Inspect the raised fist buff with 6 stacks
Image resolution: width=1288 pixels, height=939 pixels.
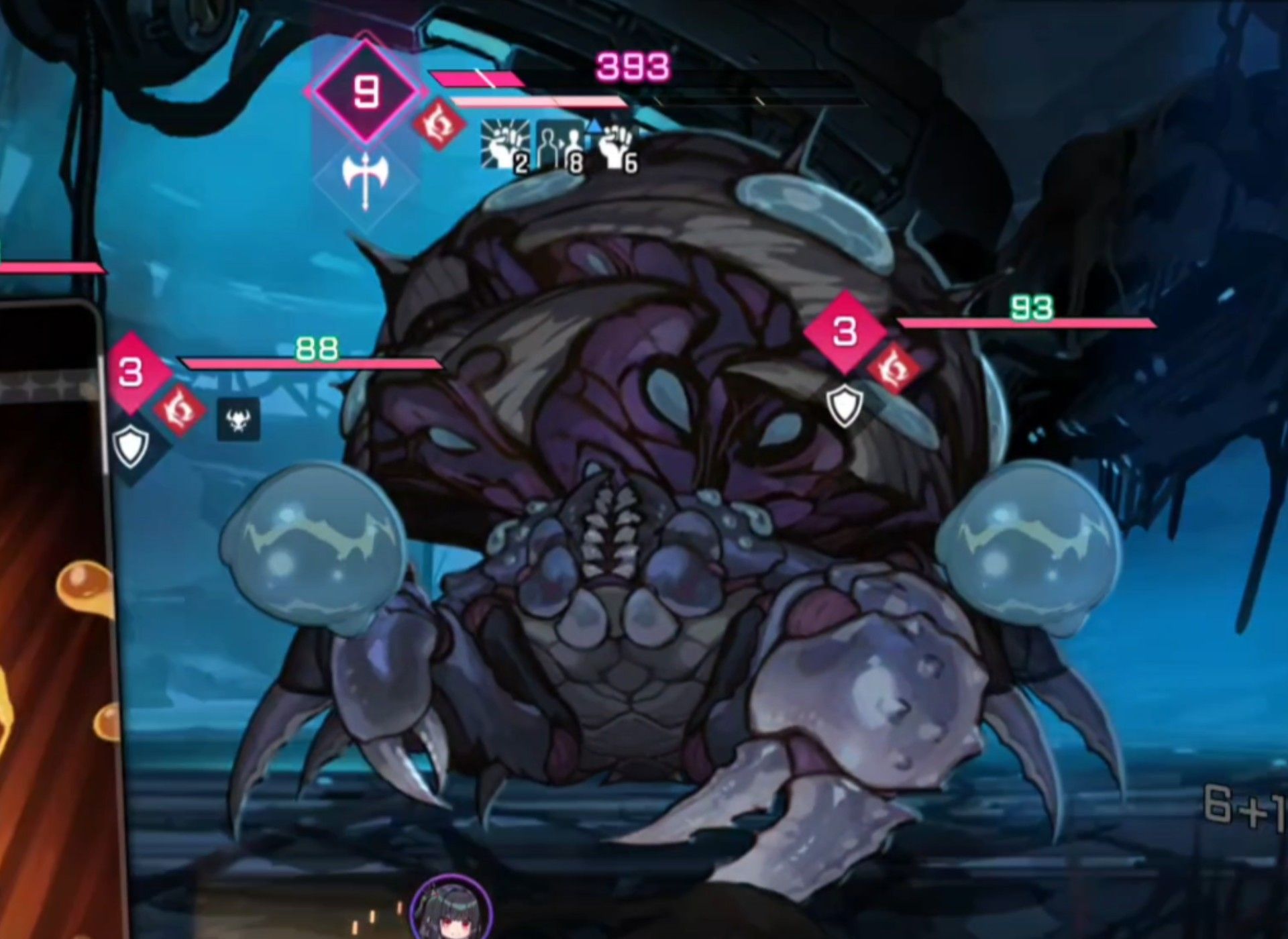[x=617, y=146]
